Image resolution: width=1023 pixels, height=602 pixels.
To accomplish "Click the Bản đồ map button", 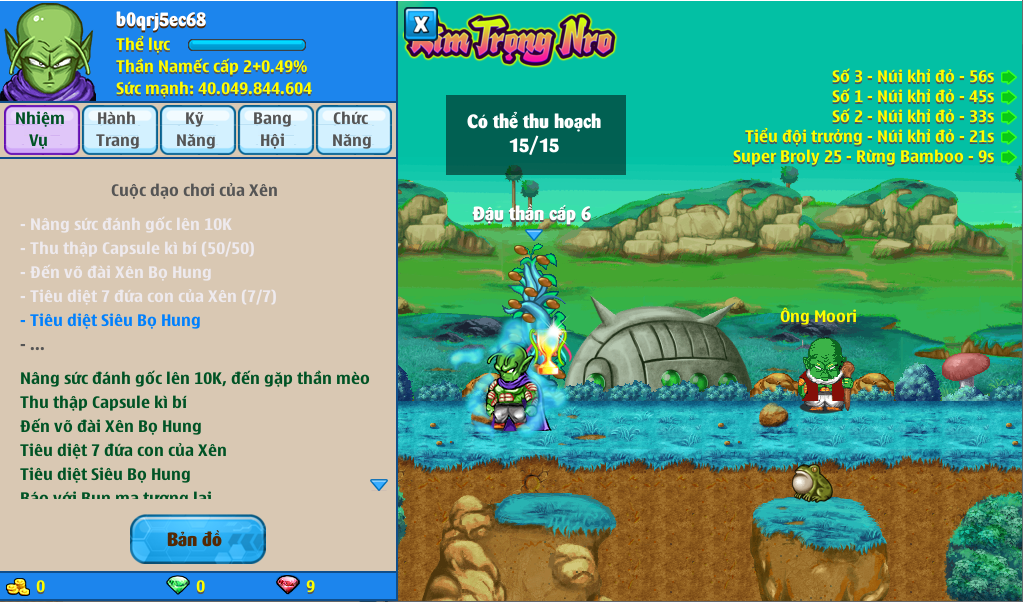I will 197,540.
